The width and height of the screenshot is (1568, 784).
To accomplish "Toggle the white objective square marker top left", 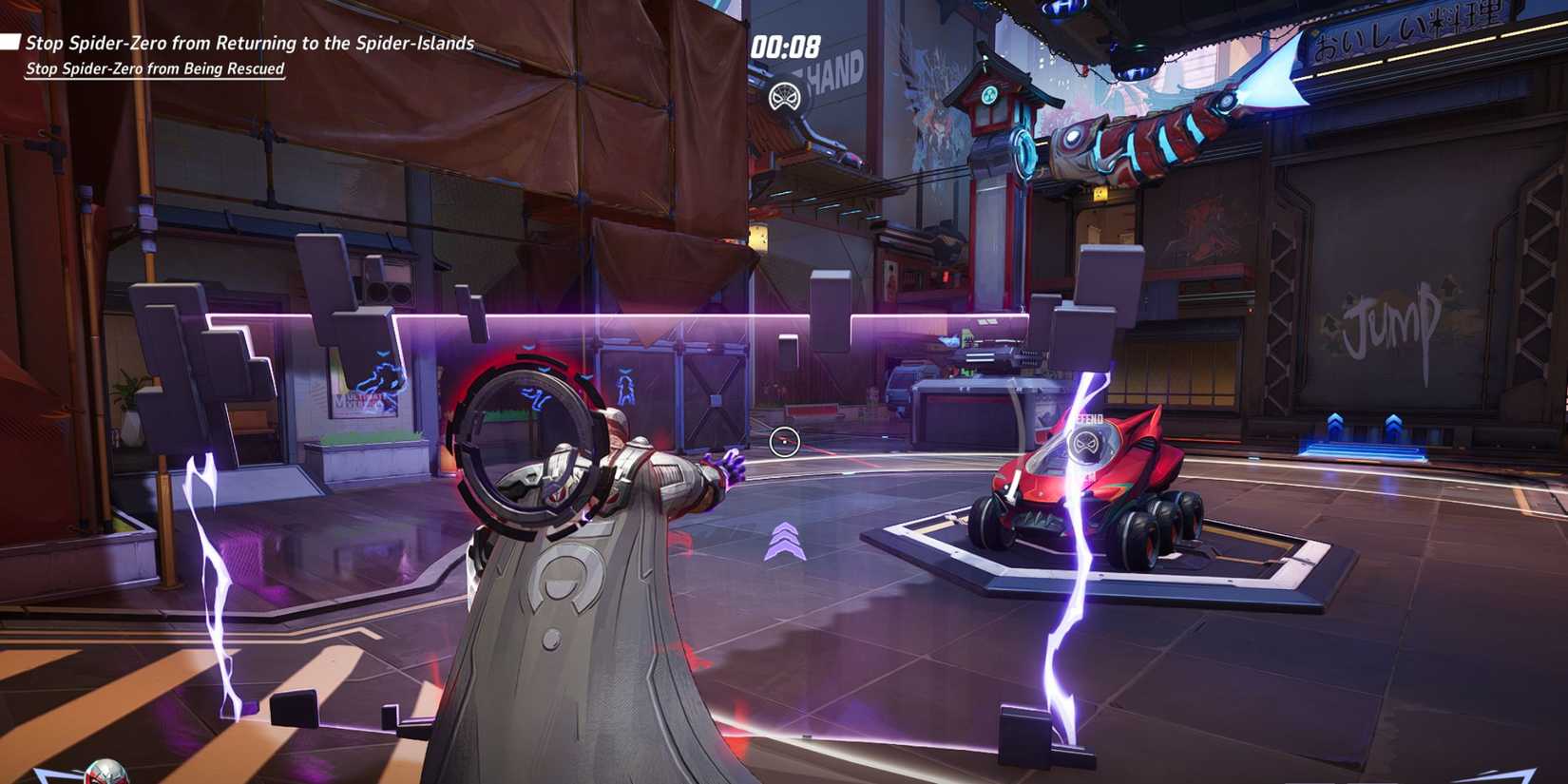I will coord(10,40).
